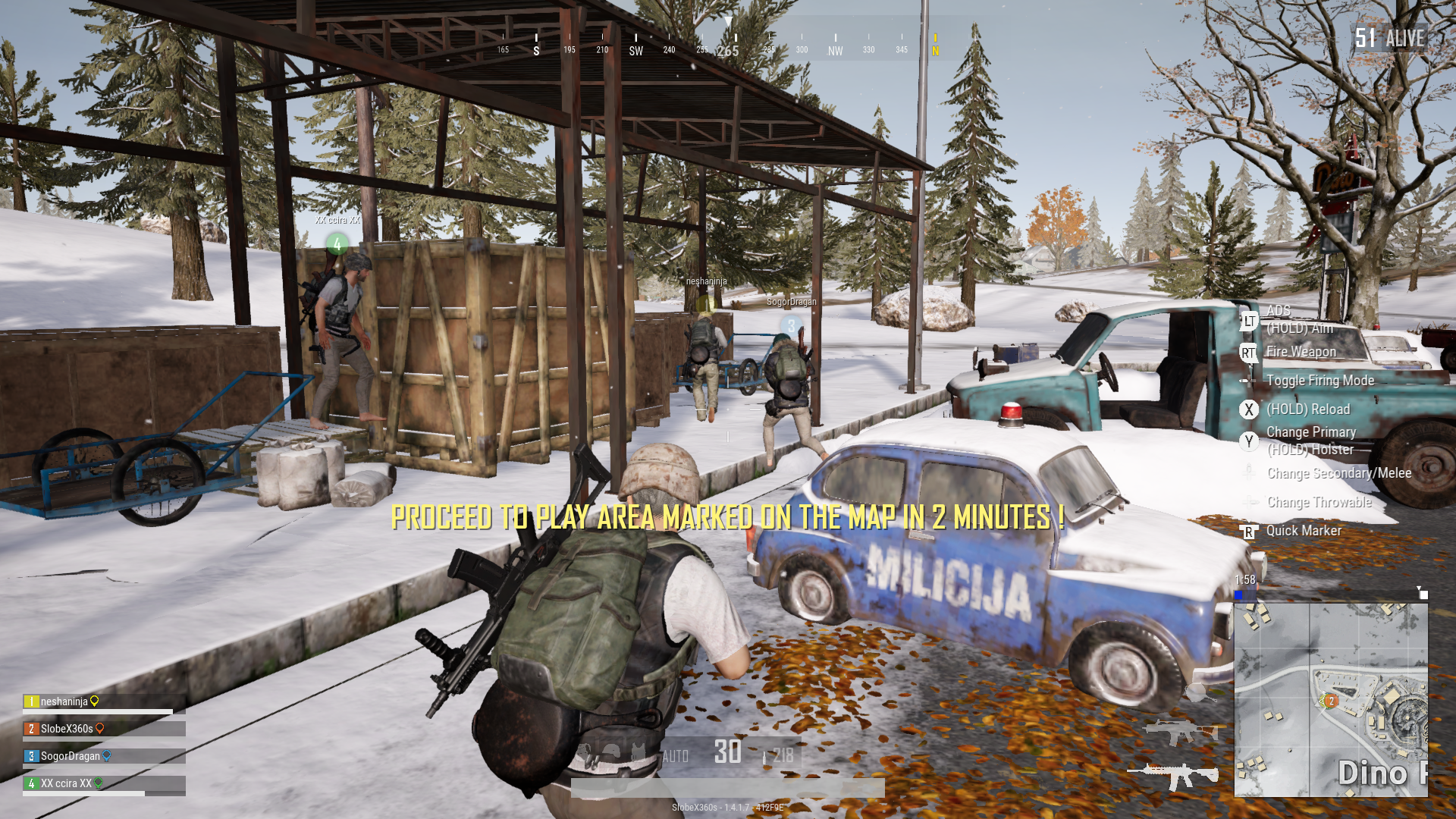Click the green number 4 teammate marker
The width and height of the screenshot is (1456, 819).
[x=337, y=243]
